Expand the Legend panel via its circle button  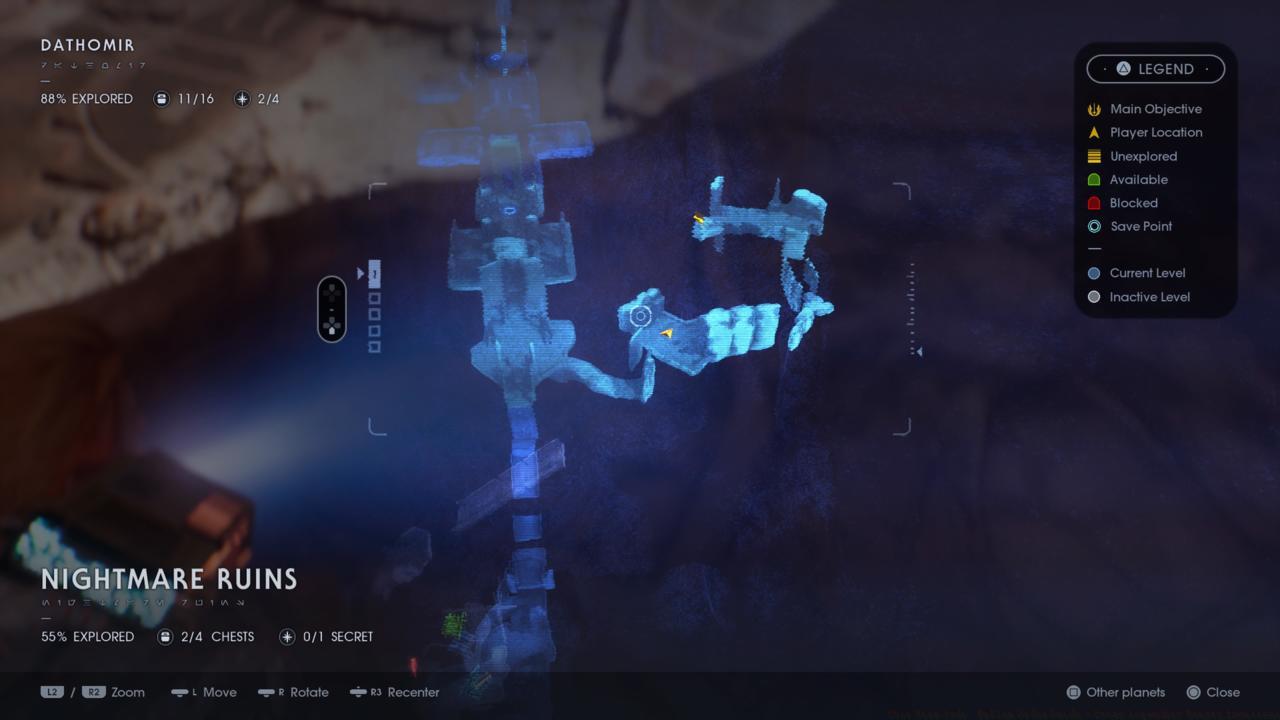point(1122,69)
